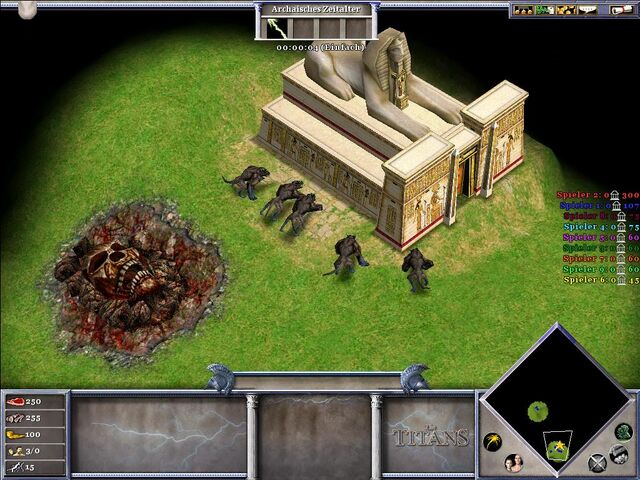
Task: Click the grey button below the tree filter
Action: click(x=620, y=453)
